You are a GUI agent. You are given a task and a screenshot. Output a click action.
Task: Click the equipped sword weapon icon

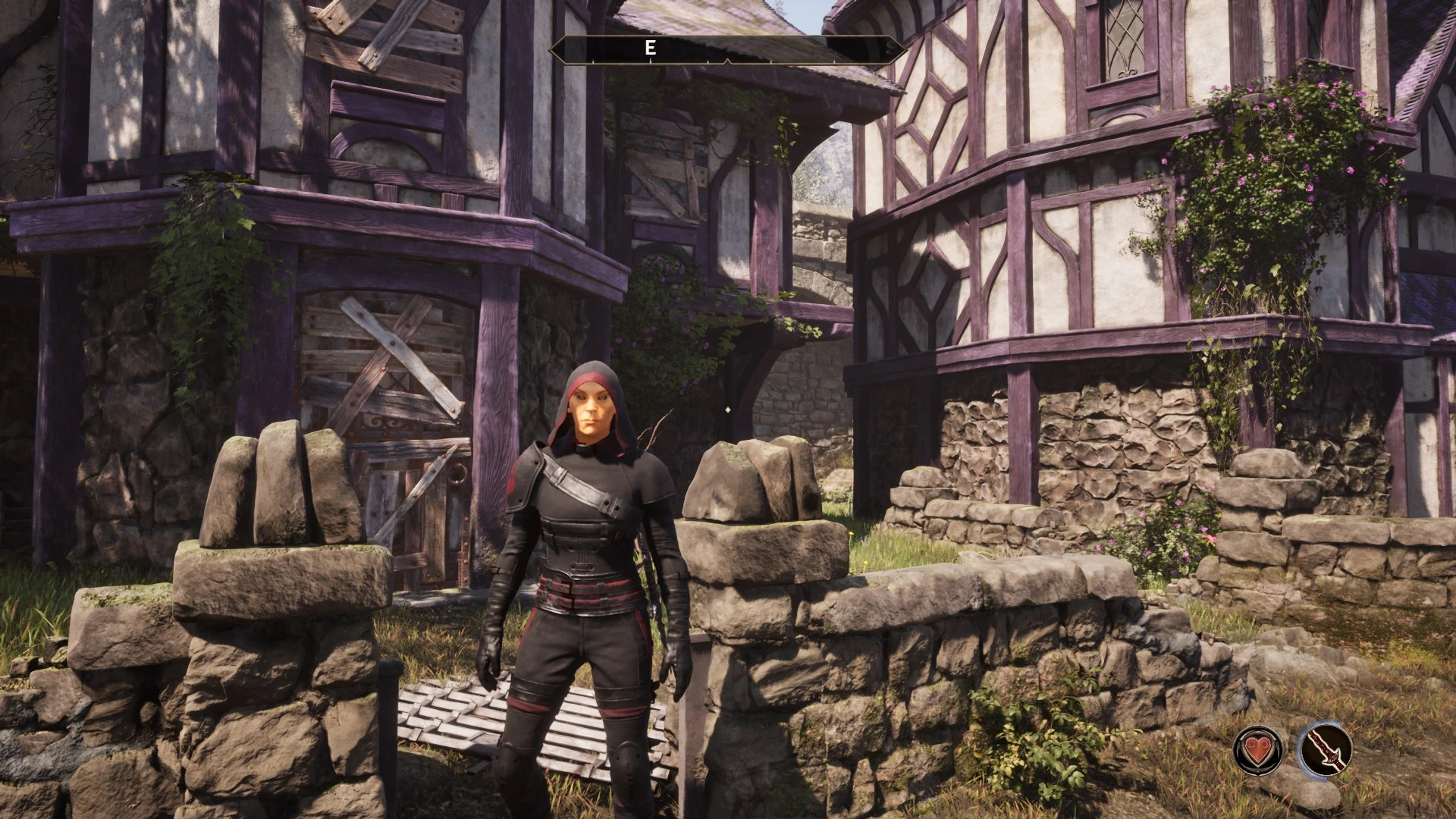coord(1326,749)
